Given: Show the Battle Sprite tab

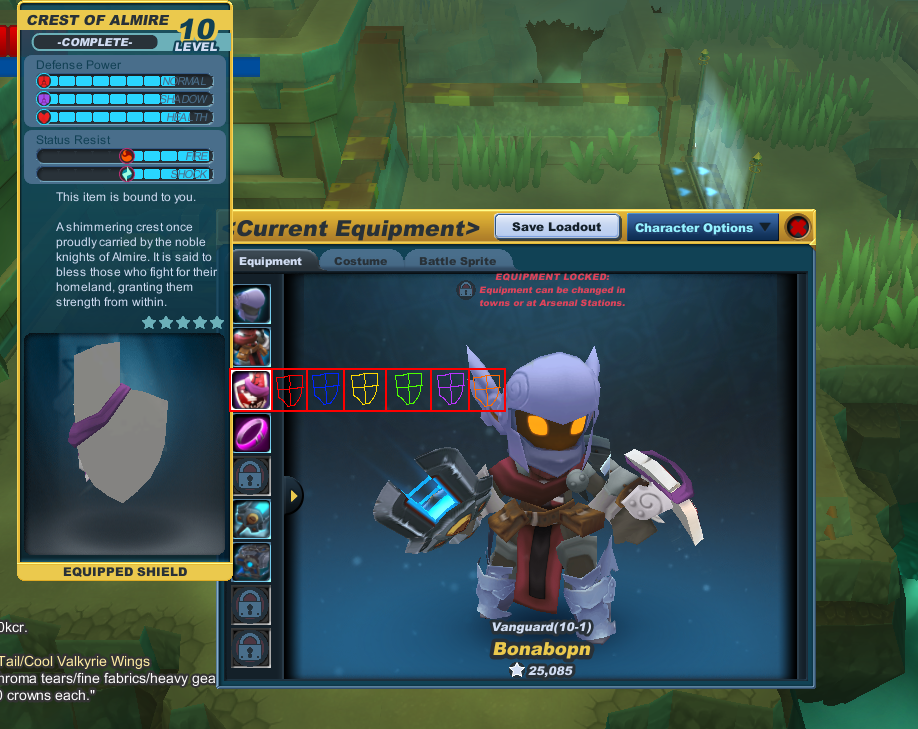Looking at the screenshot, I should [x=457, y=261].
